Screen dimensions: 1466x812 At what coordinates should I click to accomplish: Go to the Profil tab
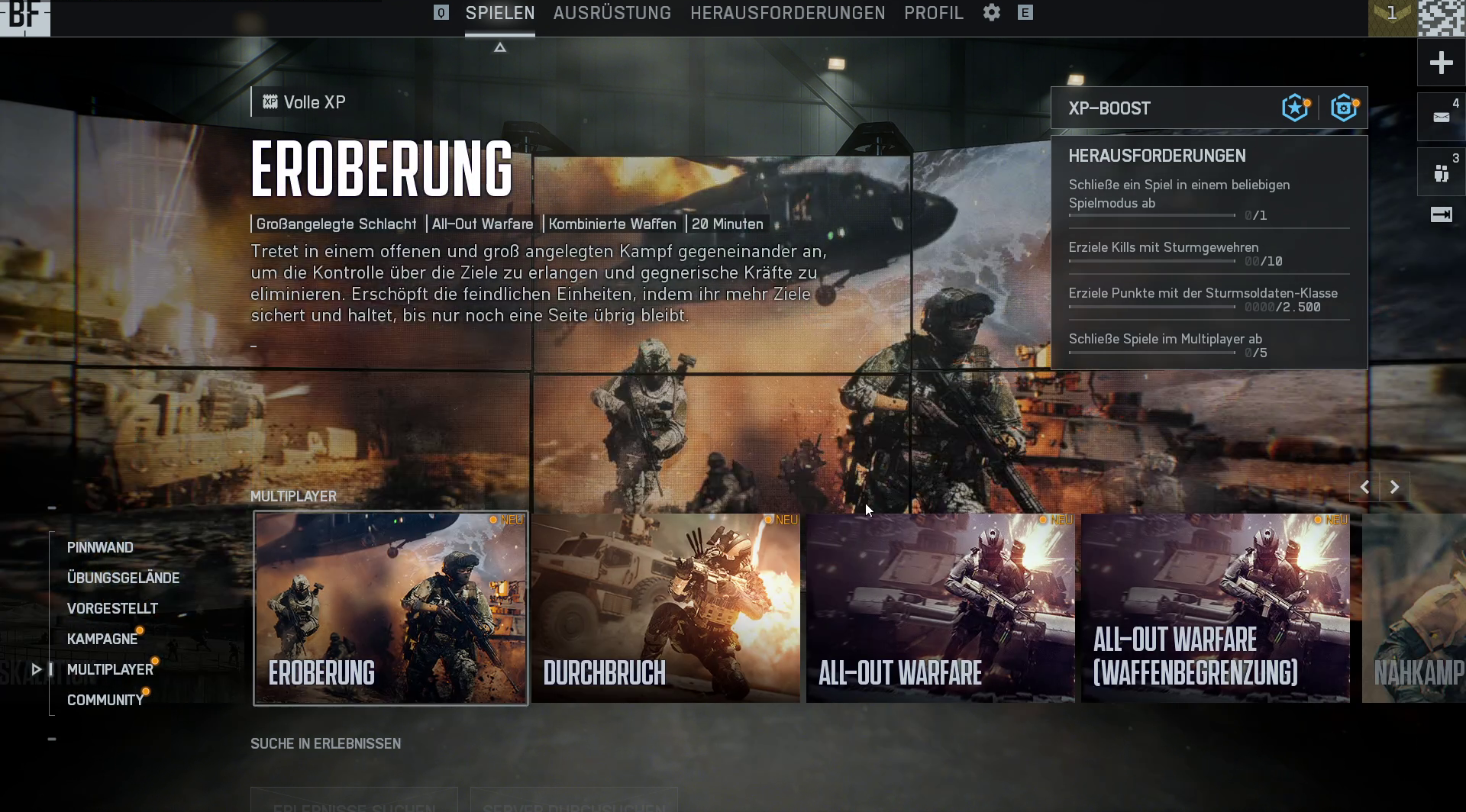(933, 13)
